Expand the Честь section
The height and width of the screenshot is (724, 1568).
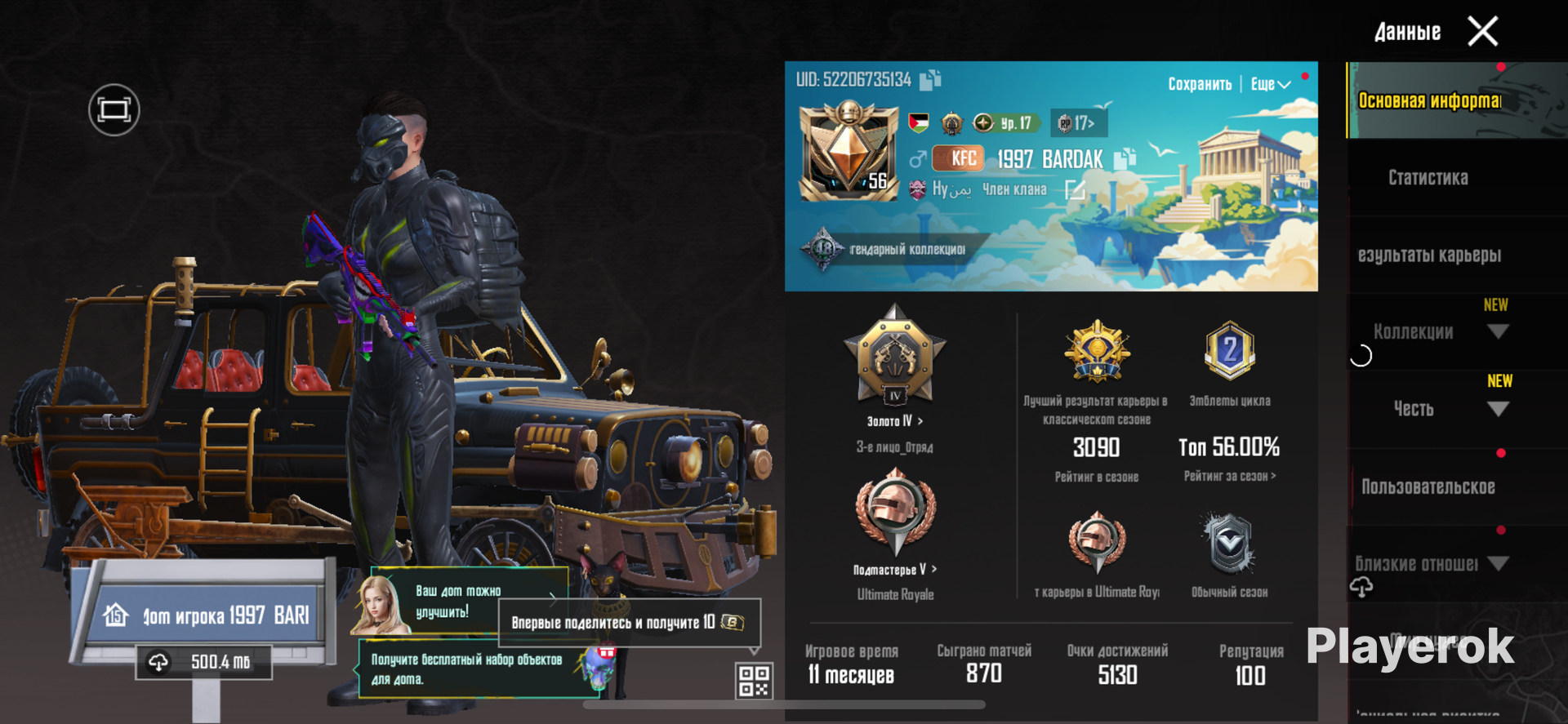[1497, 409]
